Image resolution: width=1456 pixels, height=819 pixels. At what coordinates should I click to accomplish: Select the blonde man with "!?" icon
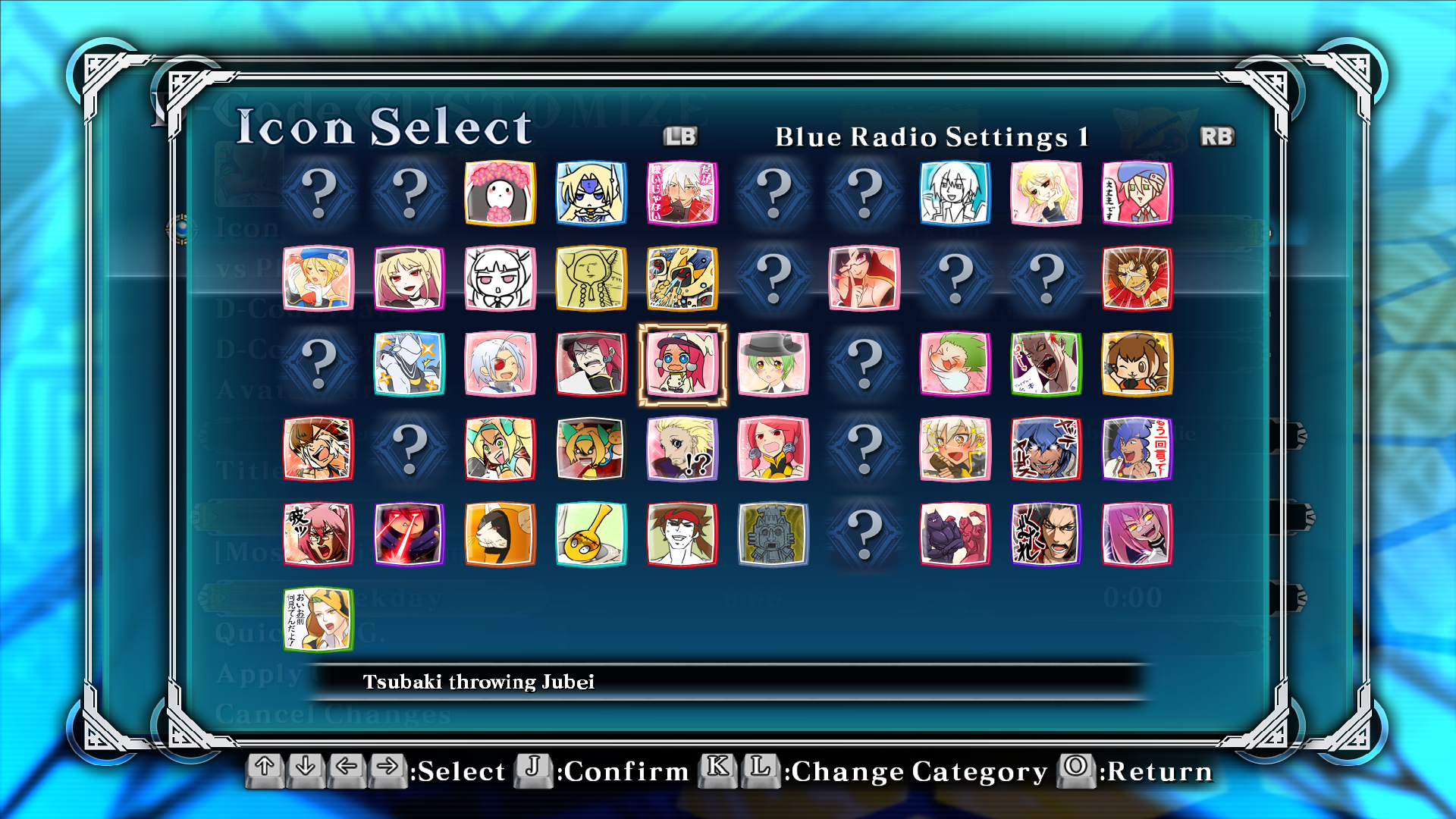(682, 449)
